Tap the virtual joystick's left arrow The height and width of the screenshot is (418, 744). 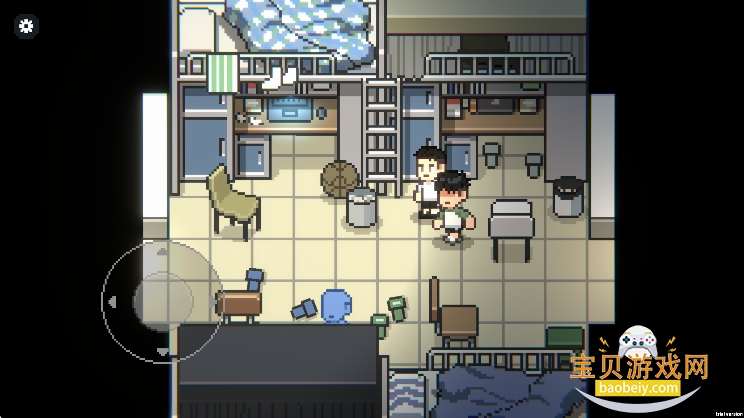[x=112, y=300]
